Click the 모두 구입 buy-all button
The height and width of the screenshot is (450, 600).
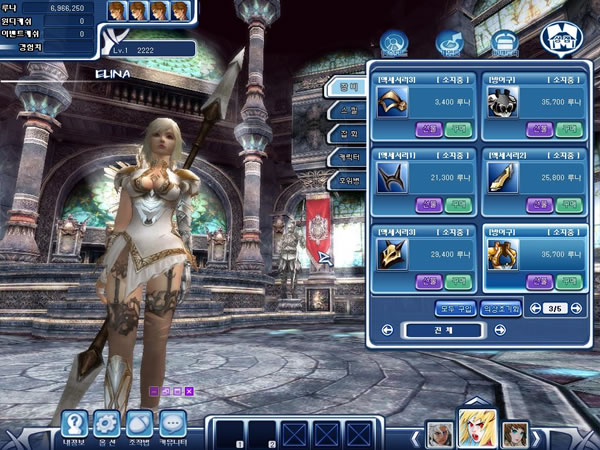coord(456,308)
